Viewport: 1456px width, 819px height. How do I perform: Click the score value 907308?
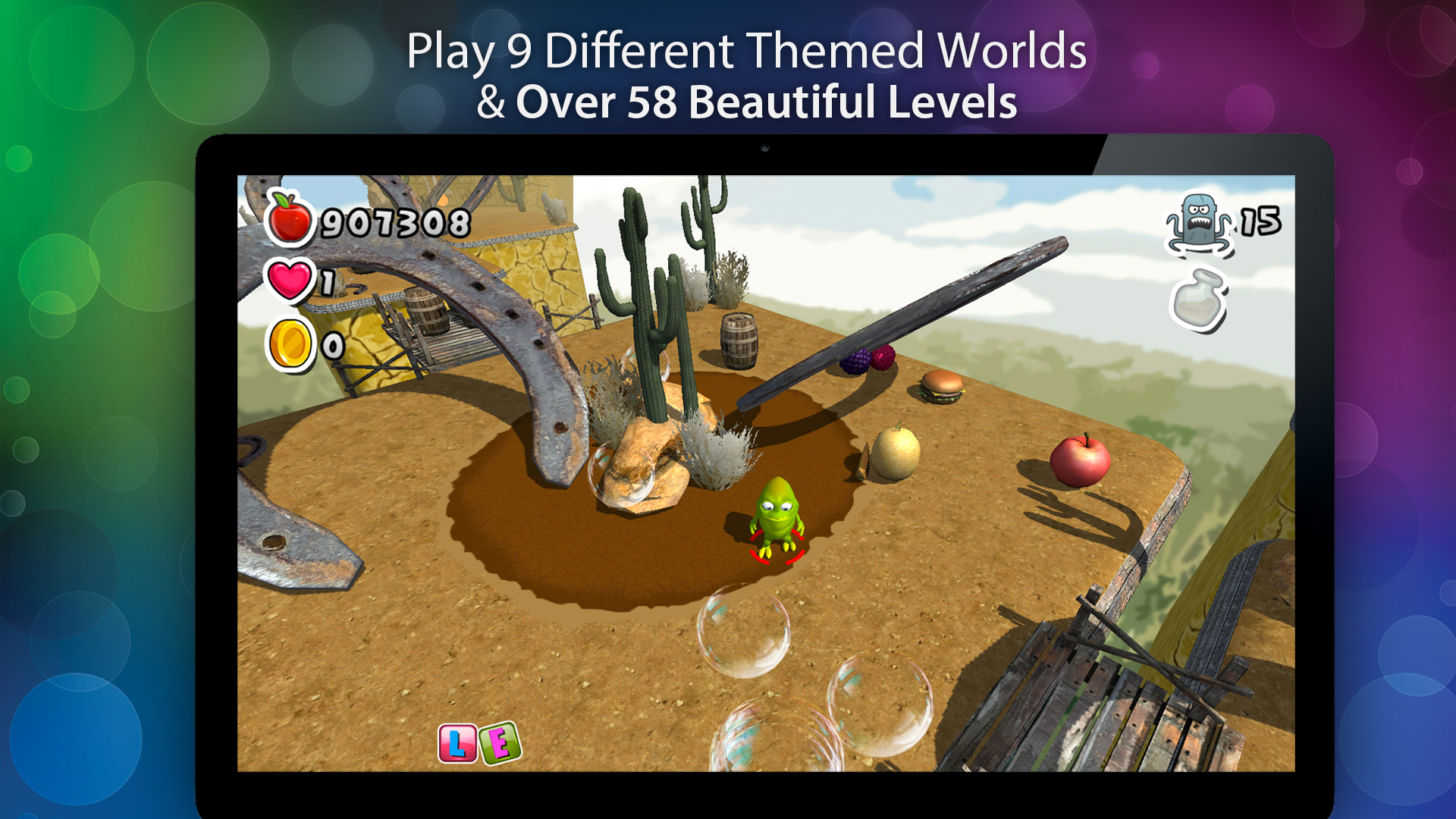394,221
